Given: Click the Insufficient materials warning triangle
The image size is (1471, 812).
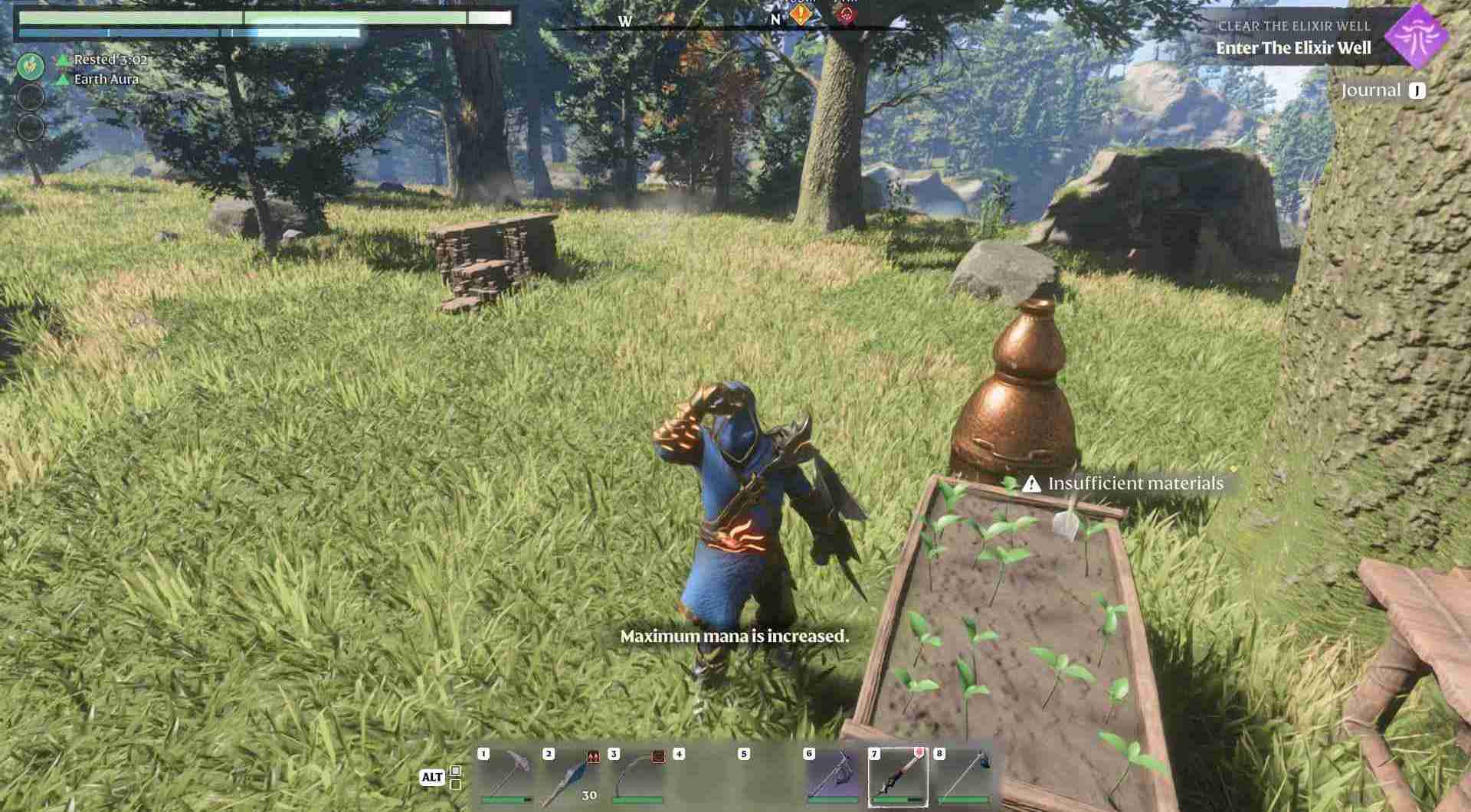Looking at the screenshot, I should point(1030,484).
